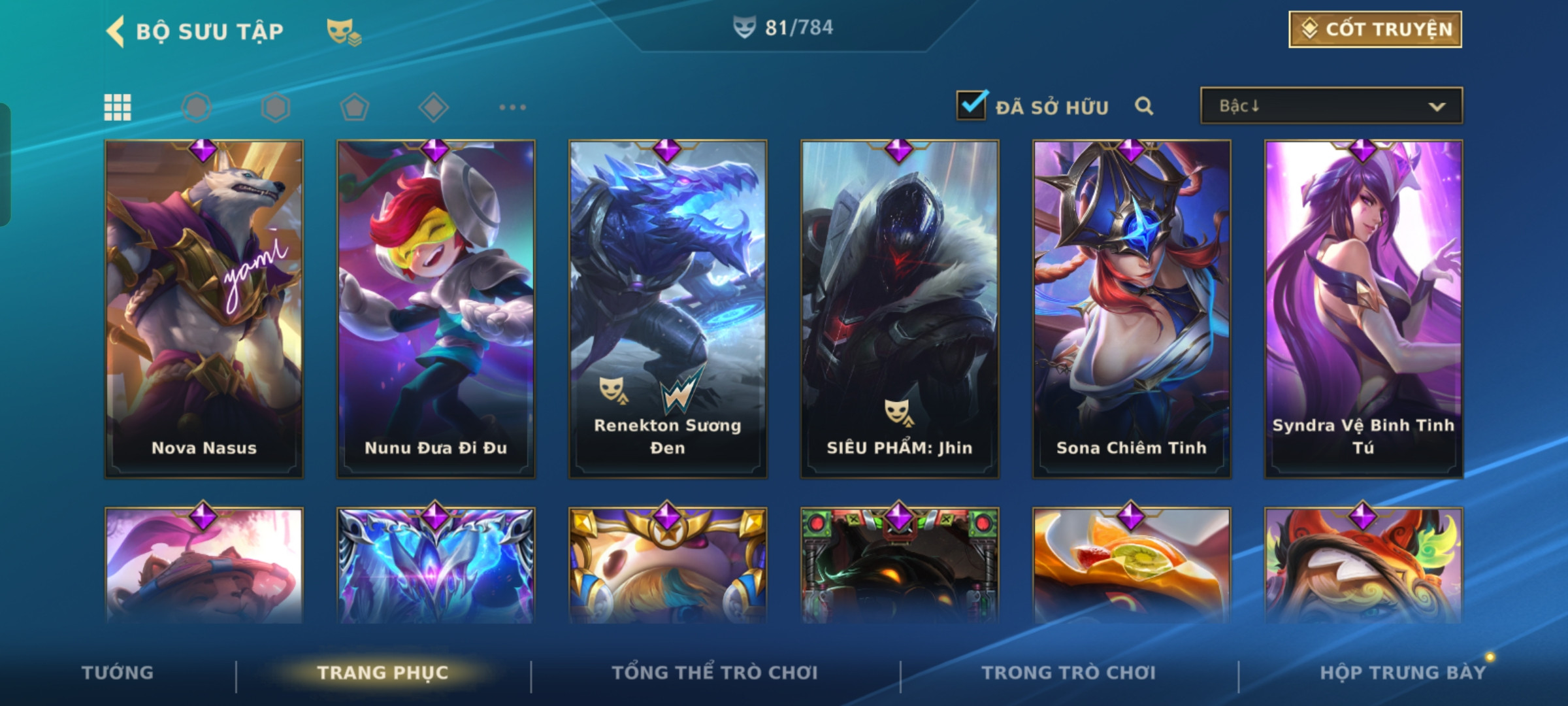Viewport: 1568px width, 706px height.
Task: Choose the diamond rarity filter
Action: (x=433, y=107)
